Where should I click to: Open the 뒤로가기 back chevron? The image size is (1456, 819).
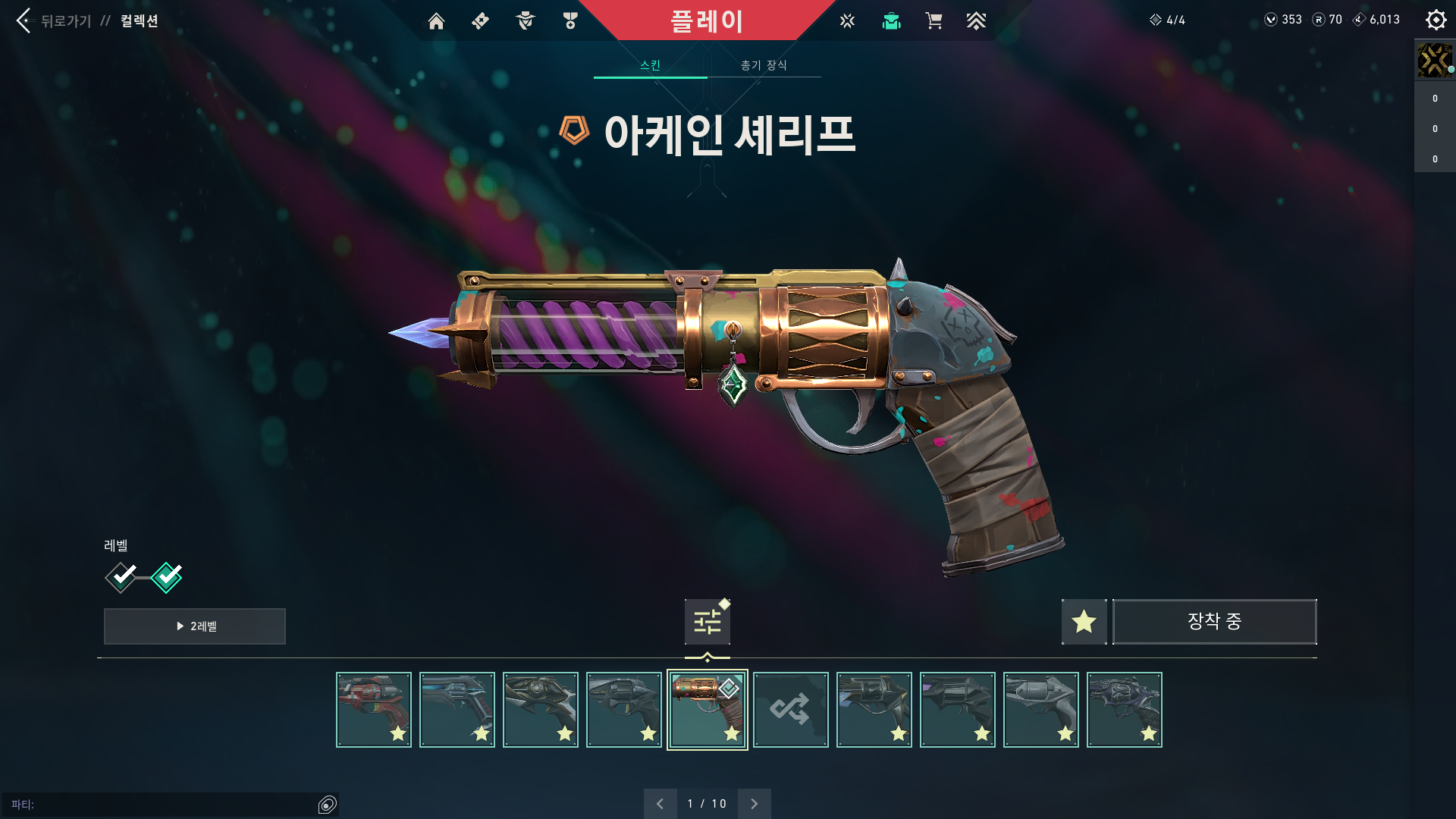click(23, 21)
